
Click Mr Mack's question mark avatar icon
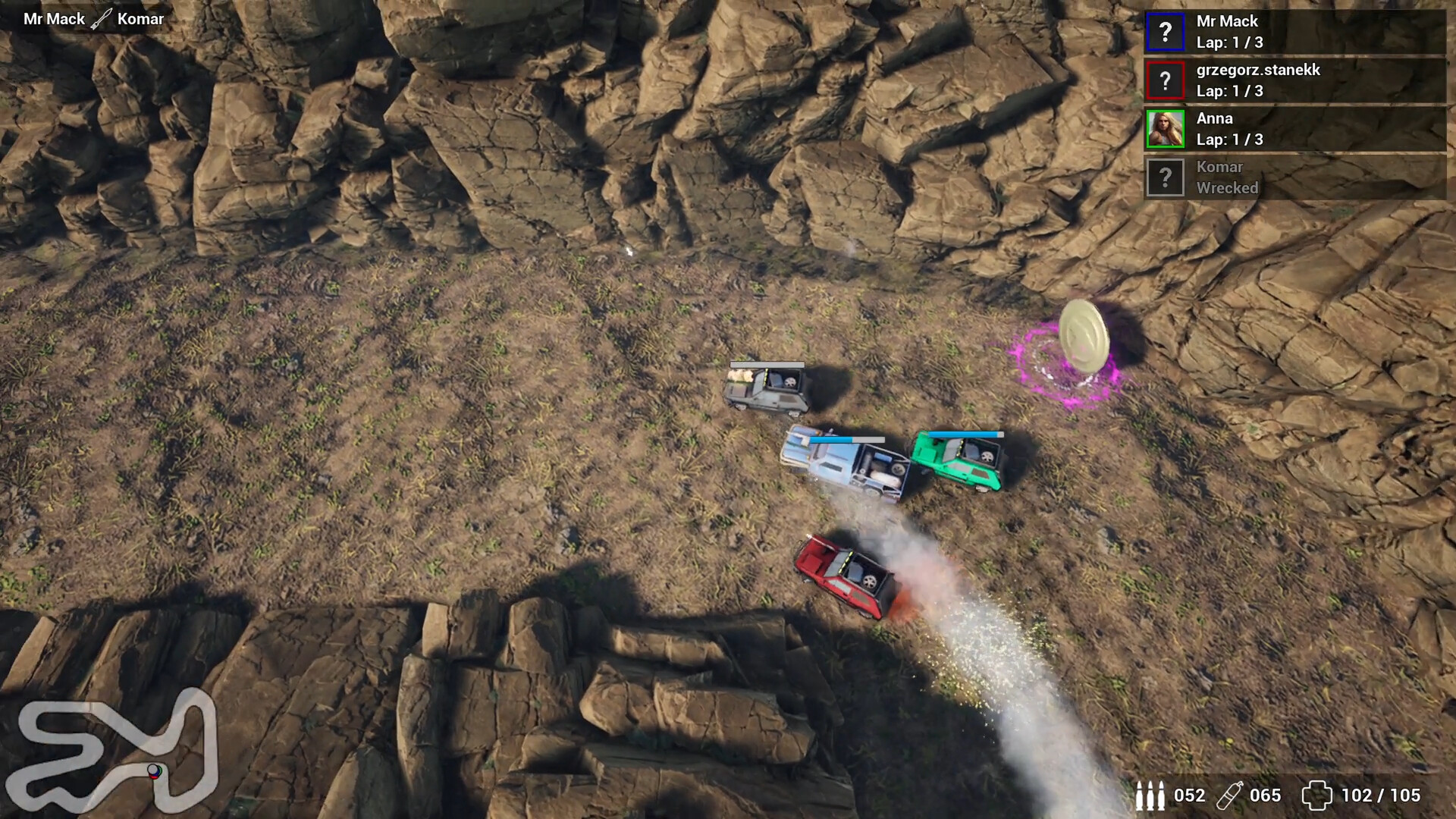pyautogui.click(x=1166, y=32)
